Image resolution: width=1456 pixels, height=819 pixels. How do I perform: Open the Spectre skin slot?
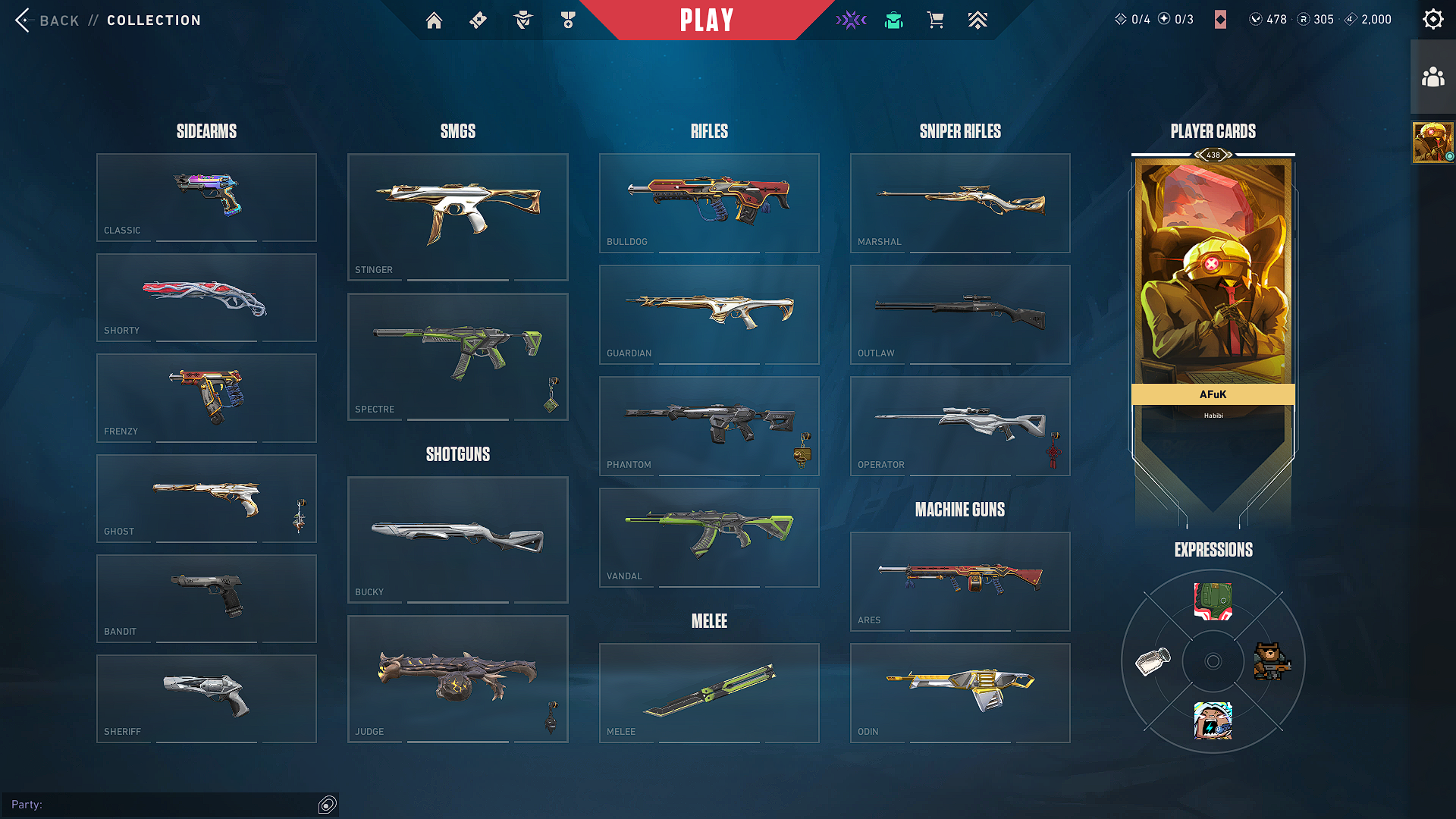[x=457, y=356]
